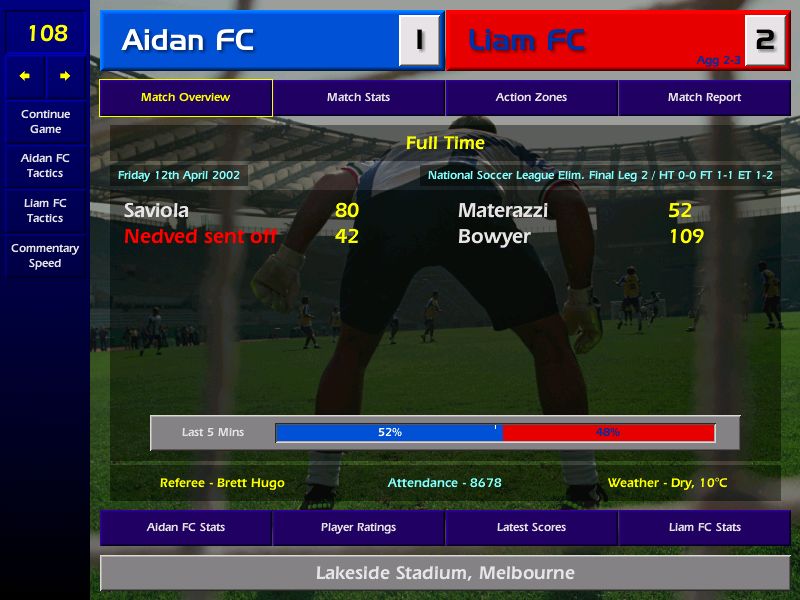Image resolution: width=800 pixels, height=600 pixels.
Task: Select the Lakeside Stadium, Melbourne bar
Action: (445, 573)
